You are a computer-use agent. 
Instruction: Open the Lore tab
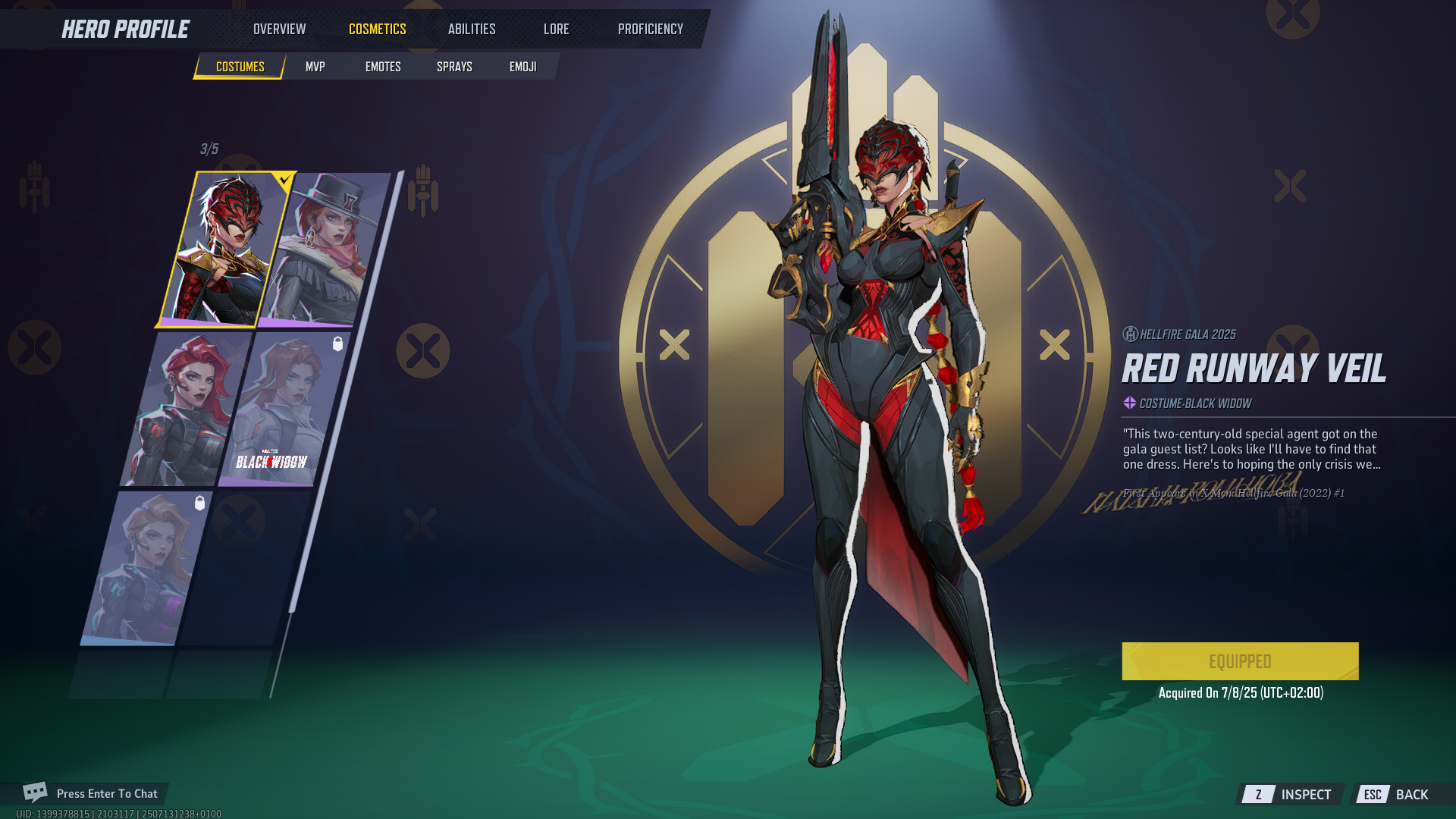556,29
